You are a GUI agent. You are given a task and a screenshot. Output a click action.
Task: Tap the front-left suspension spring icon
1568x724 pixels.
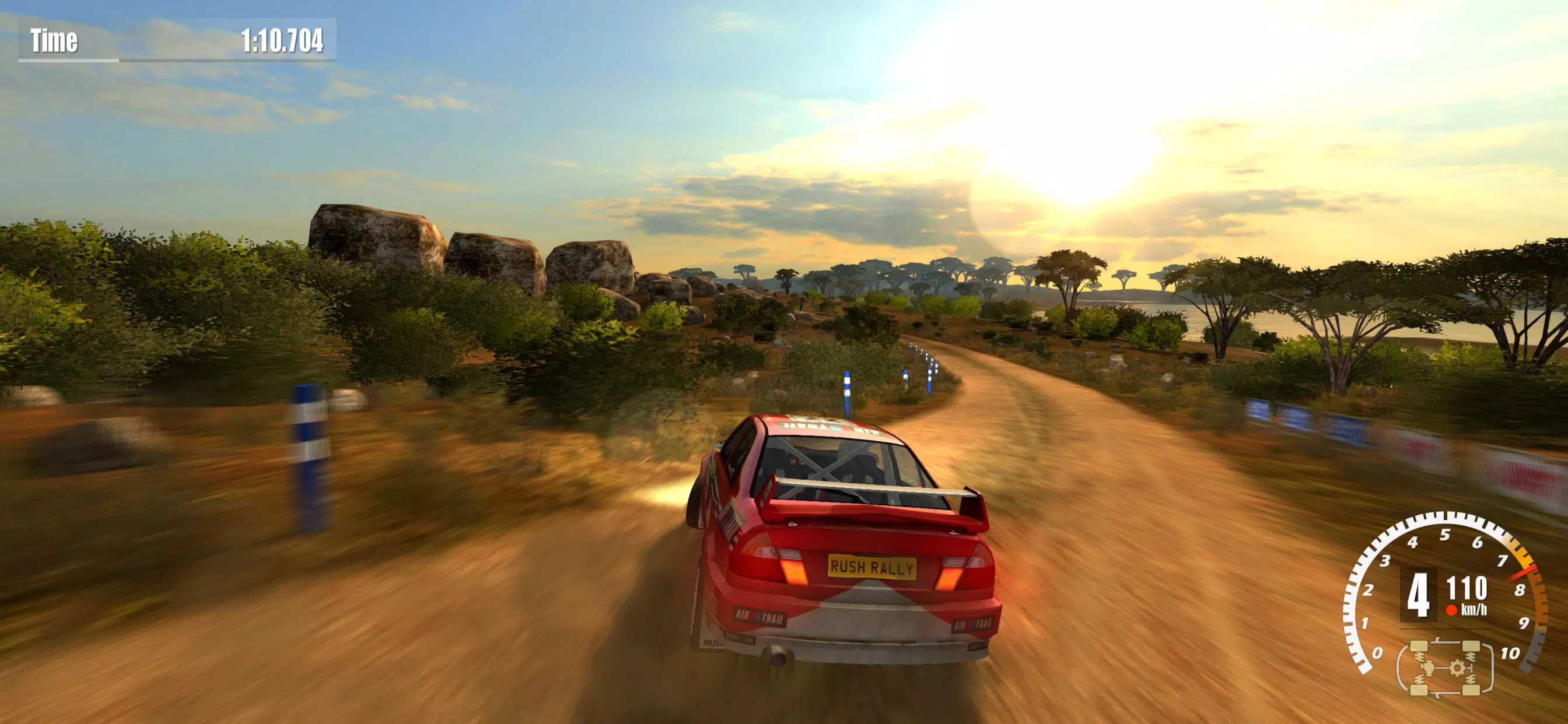pyautogui.click(x=1420, y=656)
